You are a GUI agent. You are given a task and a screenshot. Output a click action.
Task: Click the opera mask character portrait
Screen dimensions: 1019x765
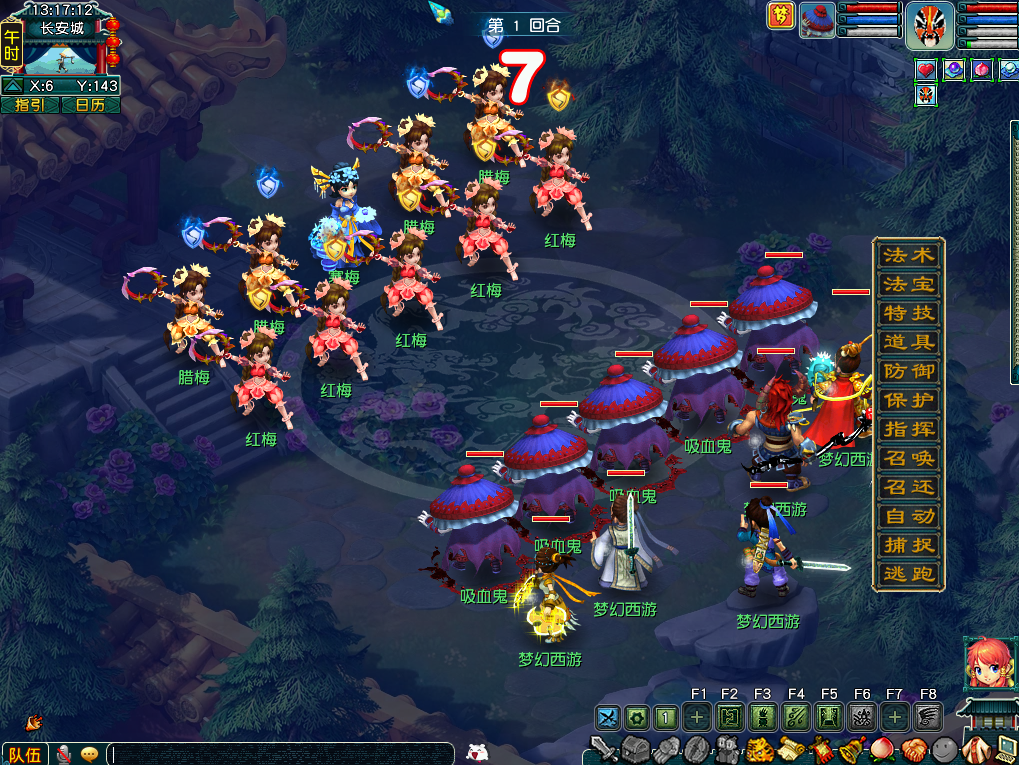tap(930, 25)
